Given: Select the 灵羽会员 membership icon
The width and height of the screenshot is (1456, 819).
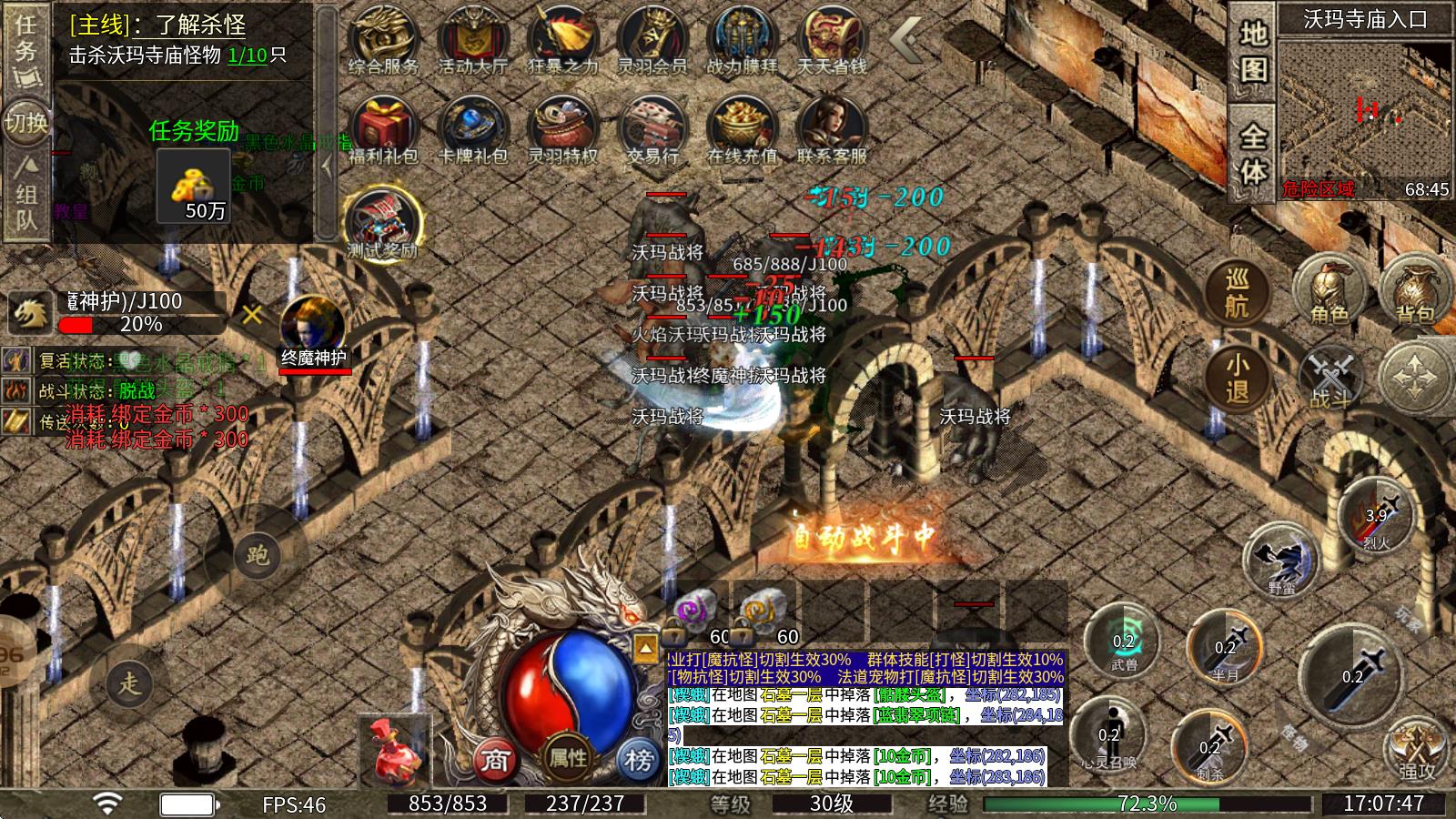Looking at the screenshot, I should tap(652, 41).
